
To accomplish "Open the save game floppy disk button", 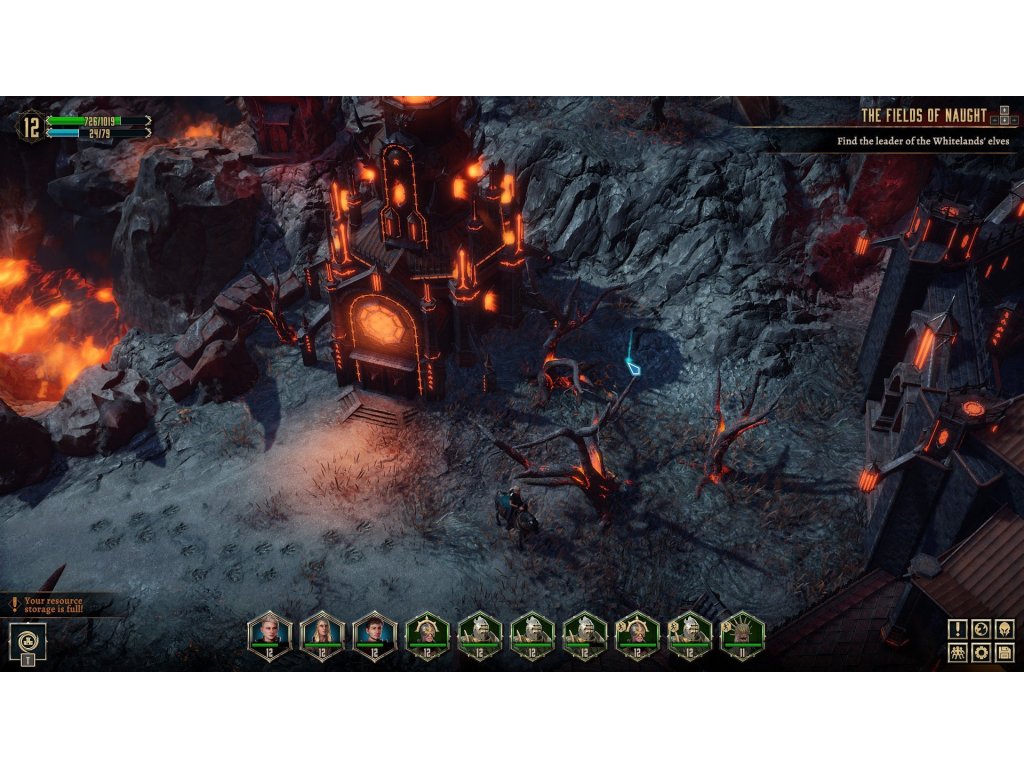I will (1004, 653).
